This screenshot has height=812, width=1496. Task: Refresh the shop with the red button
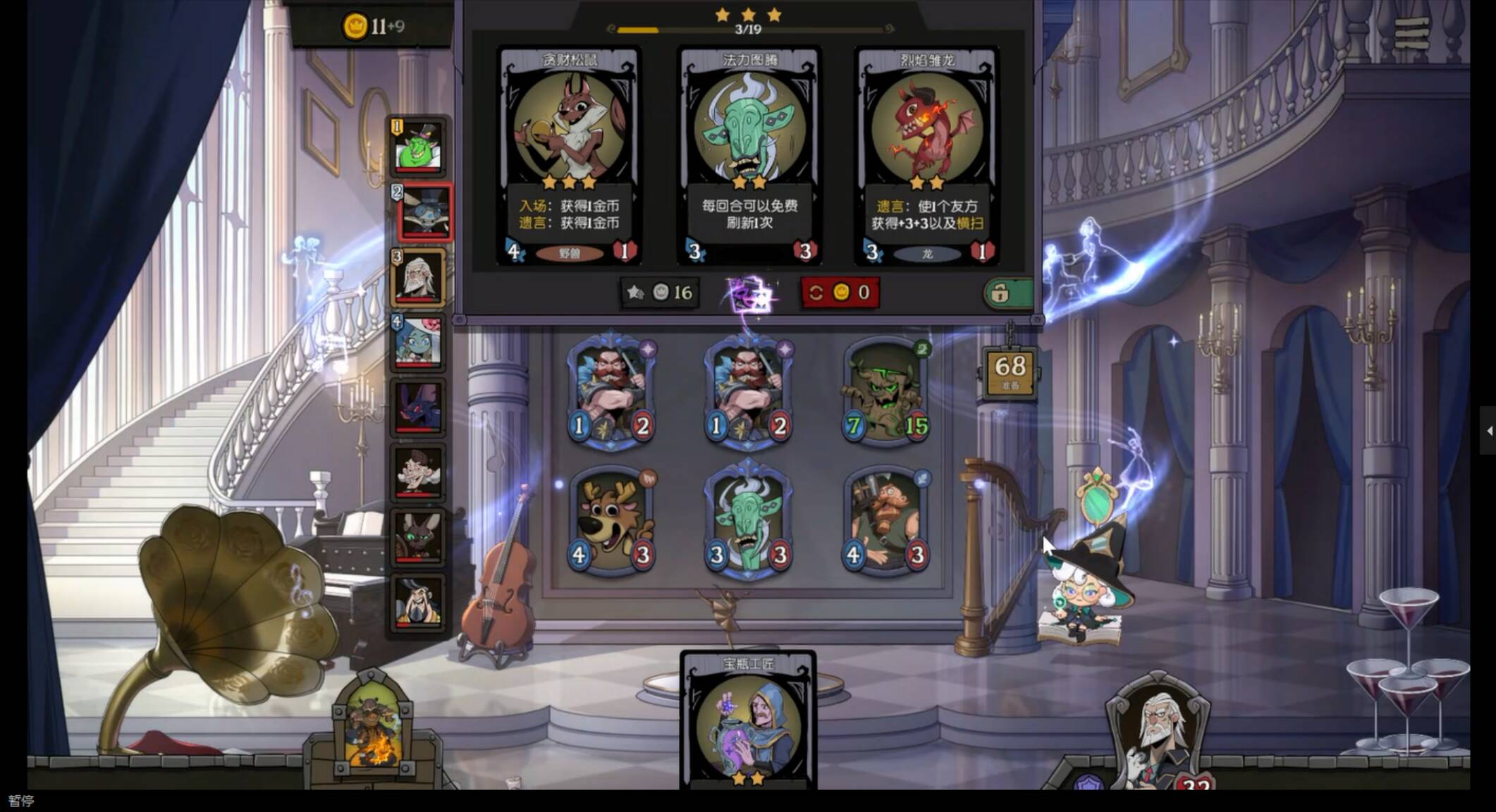(839, 293)
